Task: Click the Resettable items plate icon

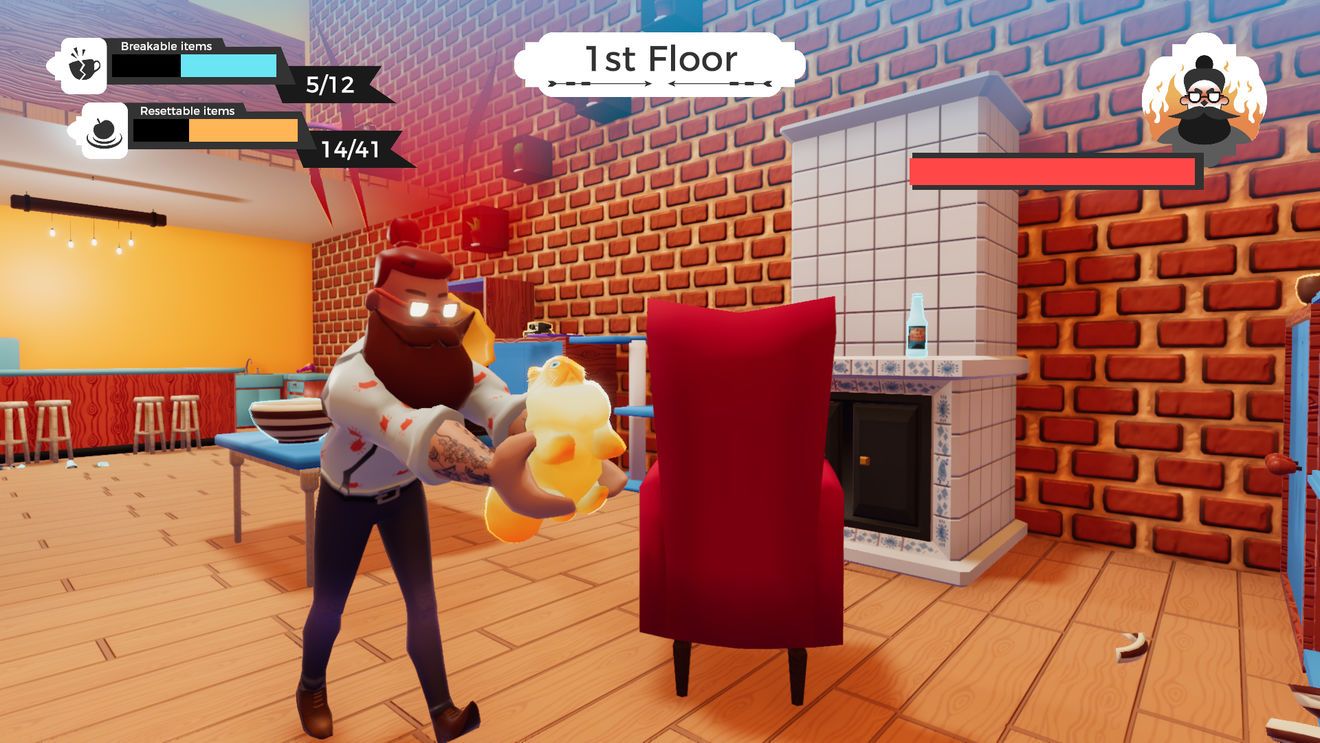Action: coord(104,131)
